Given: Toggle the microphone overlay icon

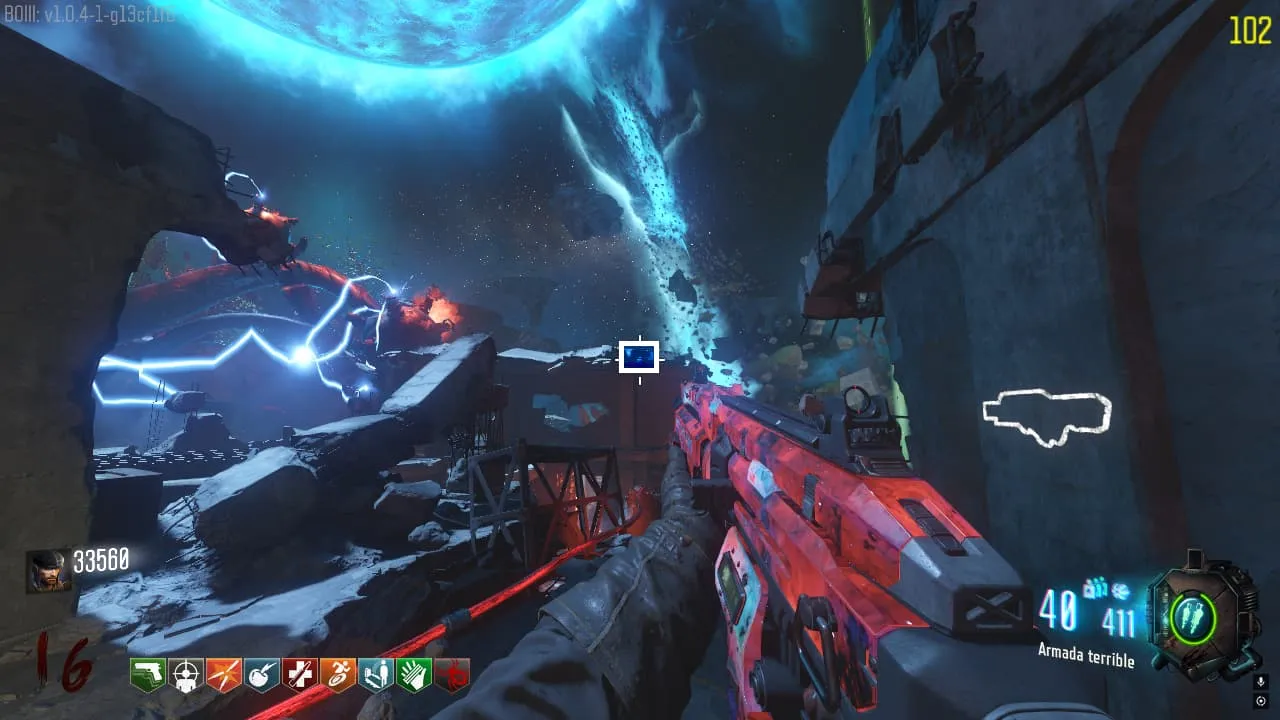Looking at the screenshot, I should [x=1260, y=682].
